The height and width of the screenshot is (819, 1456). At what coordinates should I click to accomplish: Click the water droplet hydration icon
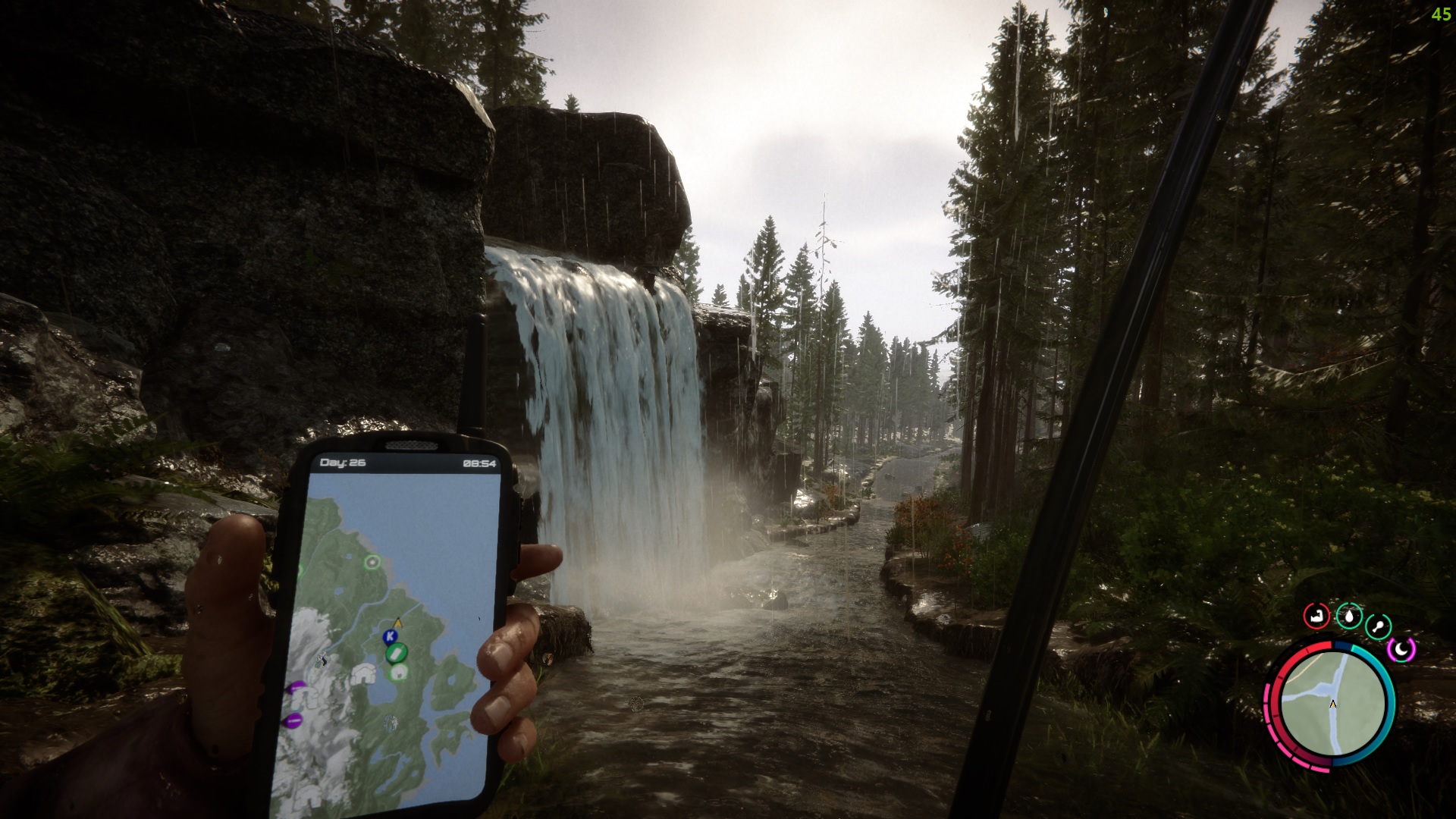(1348, 617)
